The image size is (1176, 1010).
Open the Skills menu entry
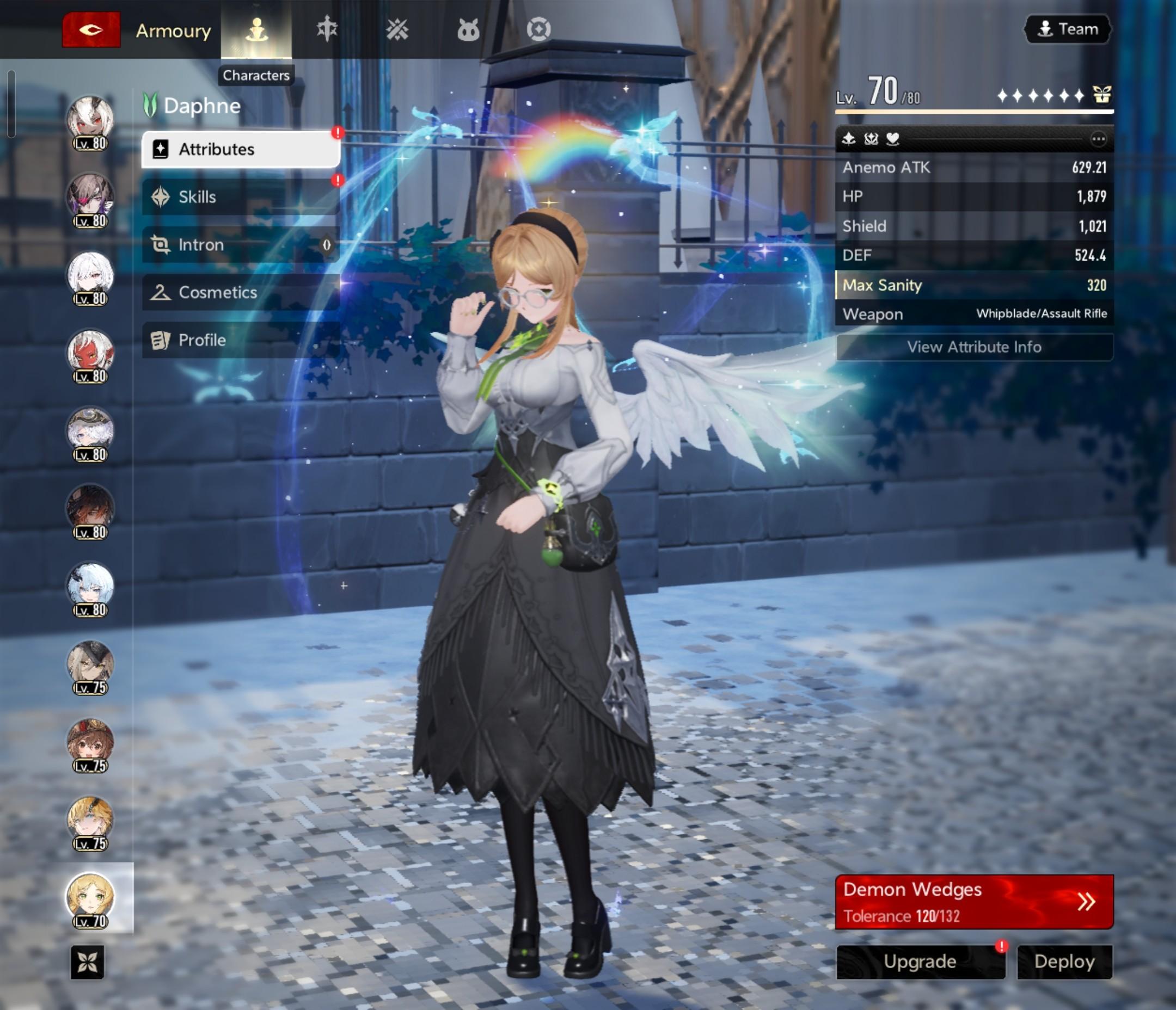pos(241,197)
